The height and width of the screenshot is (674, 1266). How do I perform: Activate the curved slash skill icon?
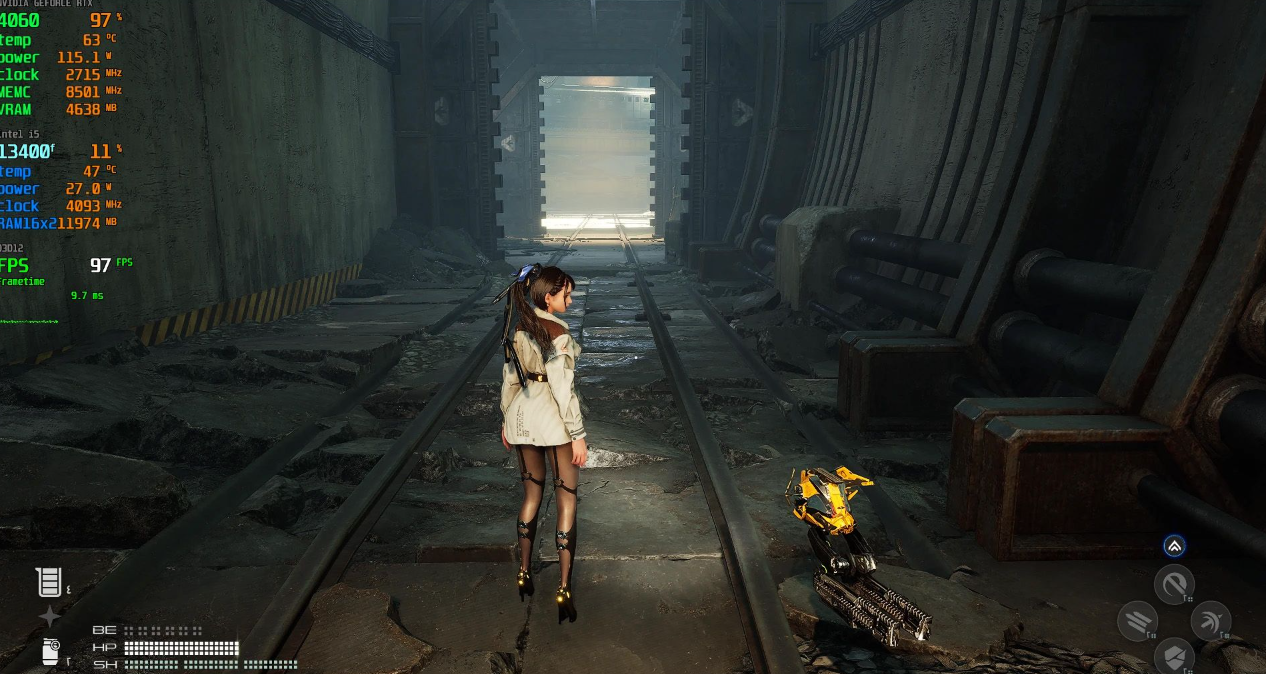coord(1174,584)
